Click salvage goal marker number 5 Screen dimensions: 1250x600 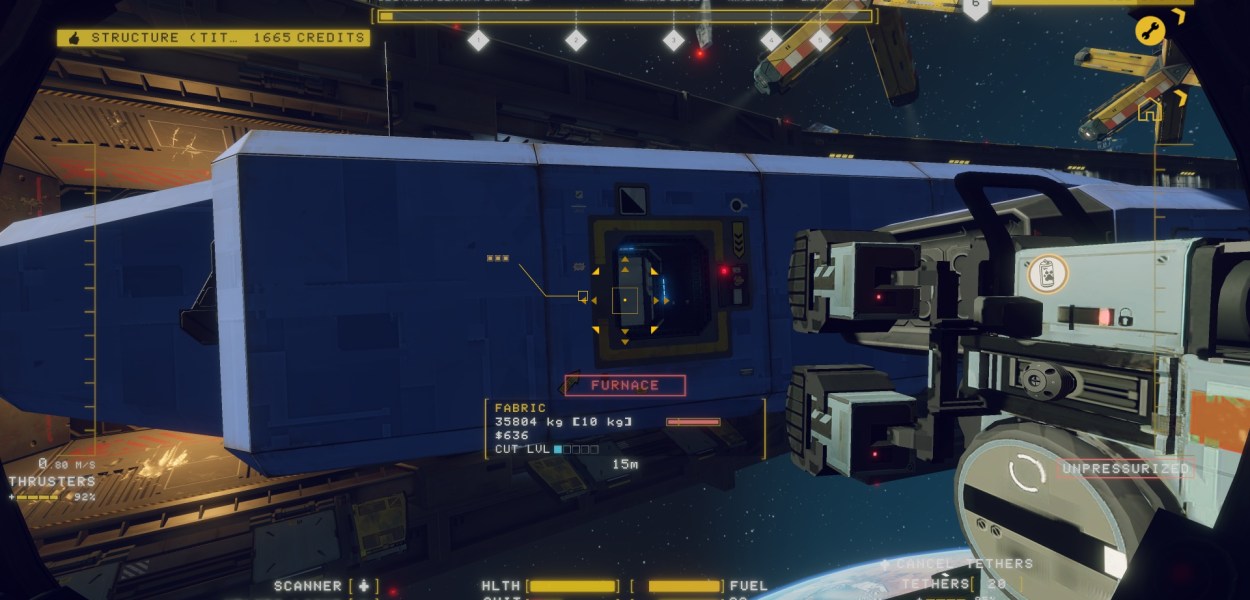coord(821,40)
